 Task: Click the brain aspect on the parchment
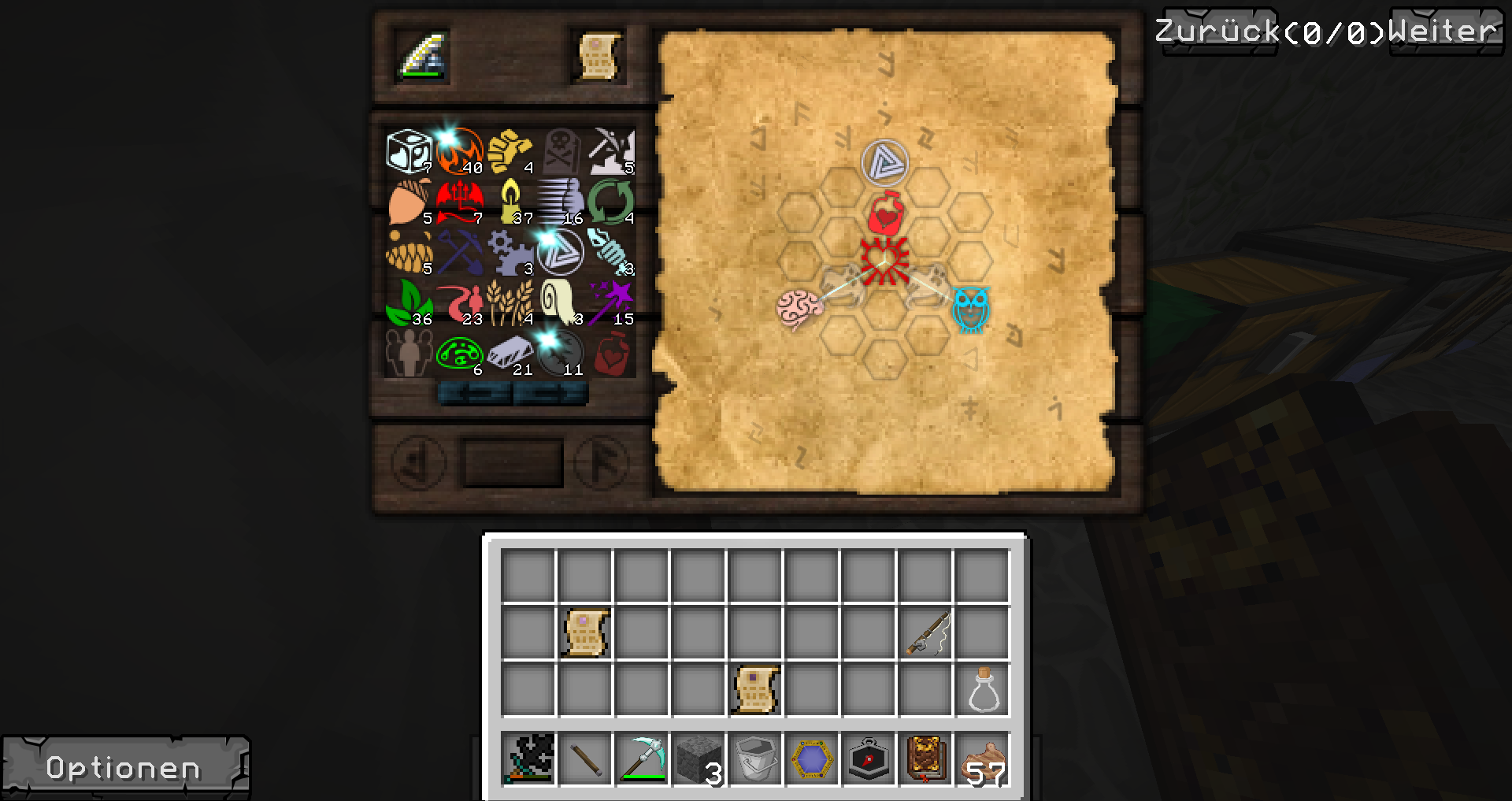[x=798, y=308]
